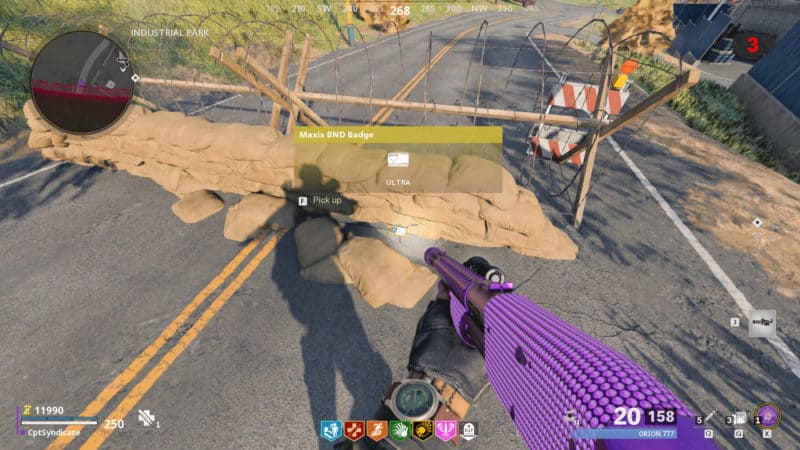The width and height of the screenshot is (800, 450).
Task: Select the grey tombstone perk icon
Action: point(468,430)
